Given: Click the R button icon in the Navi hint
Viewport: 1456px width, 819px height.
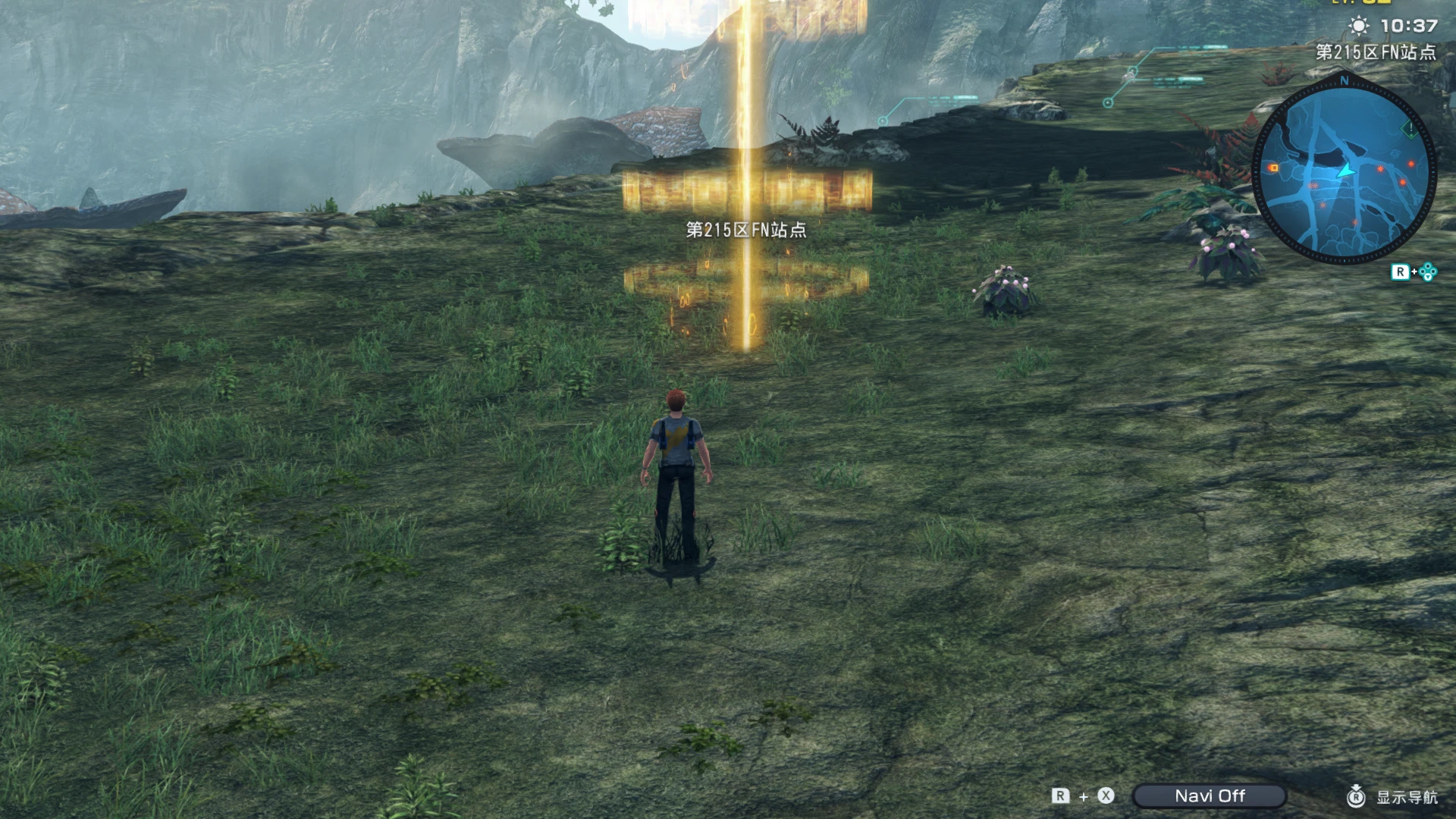Looking at the screenshot, I should click(x=1060, y=795).
